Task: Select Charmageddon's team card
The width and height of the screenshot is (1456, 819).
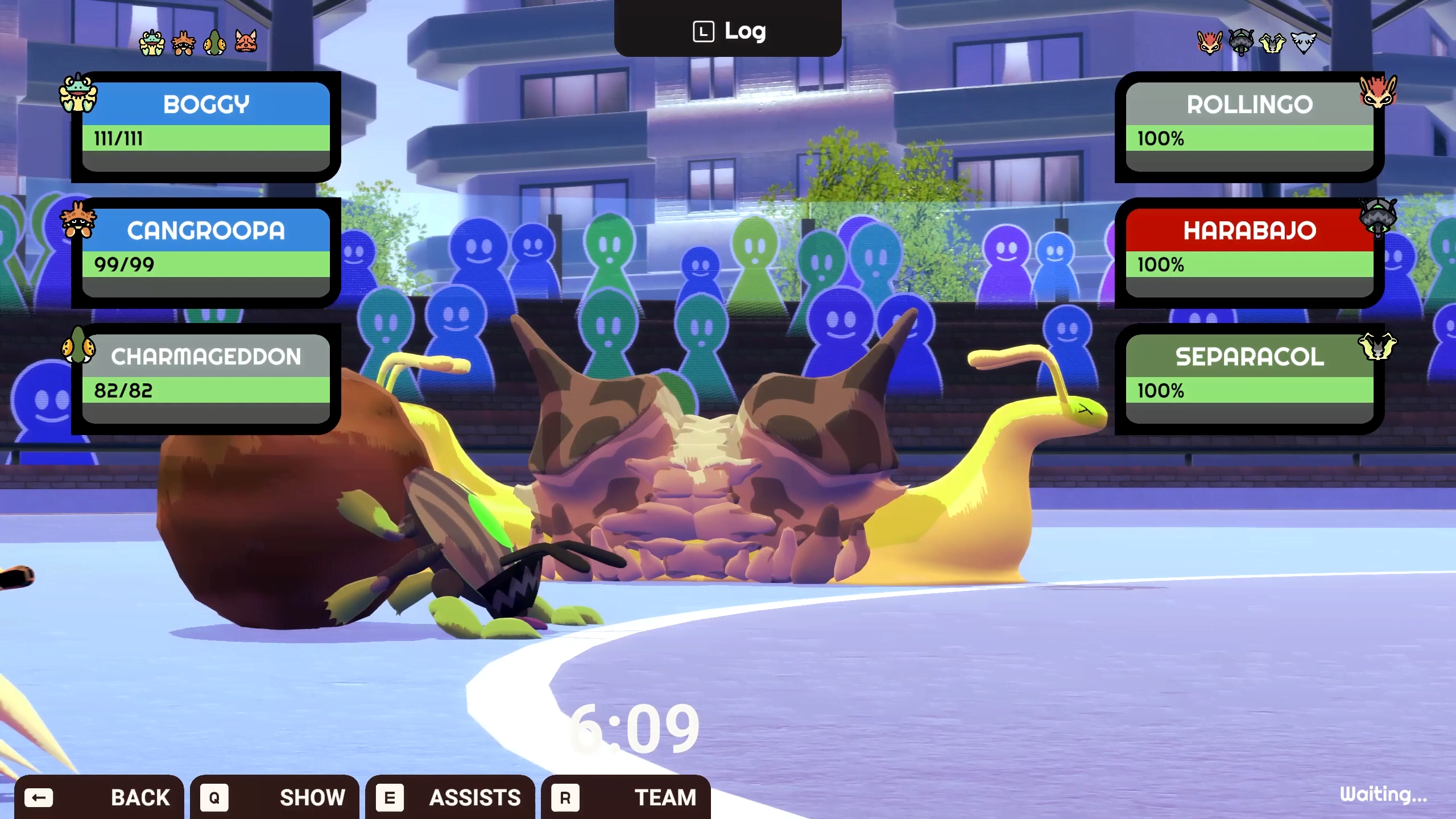Action: (x=206, y=379)
